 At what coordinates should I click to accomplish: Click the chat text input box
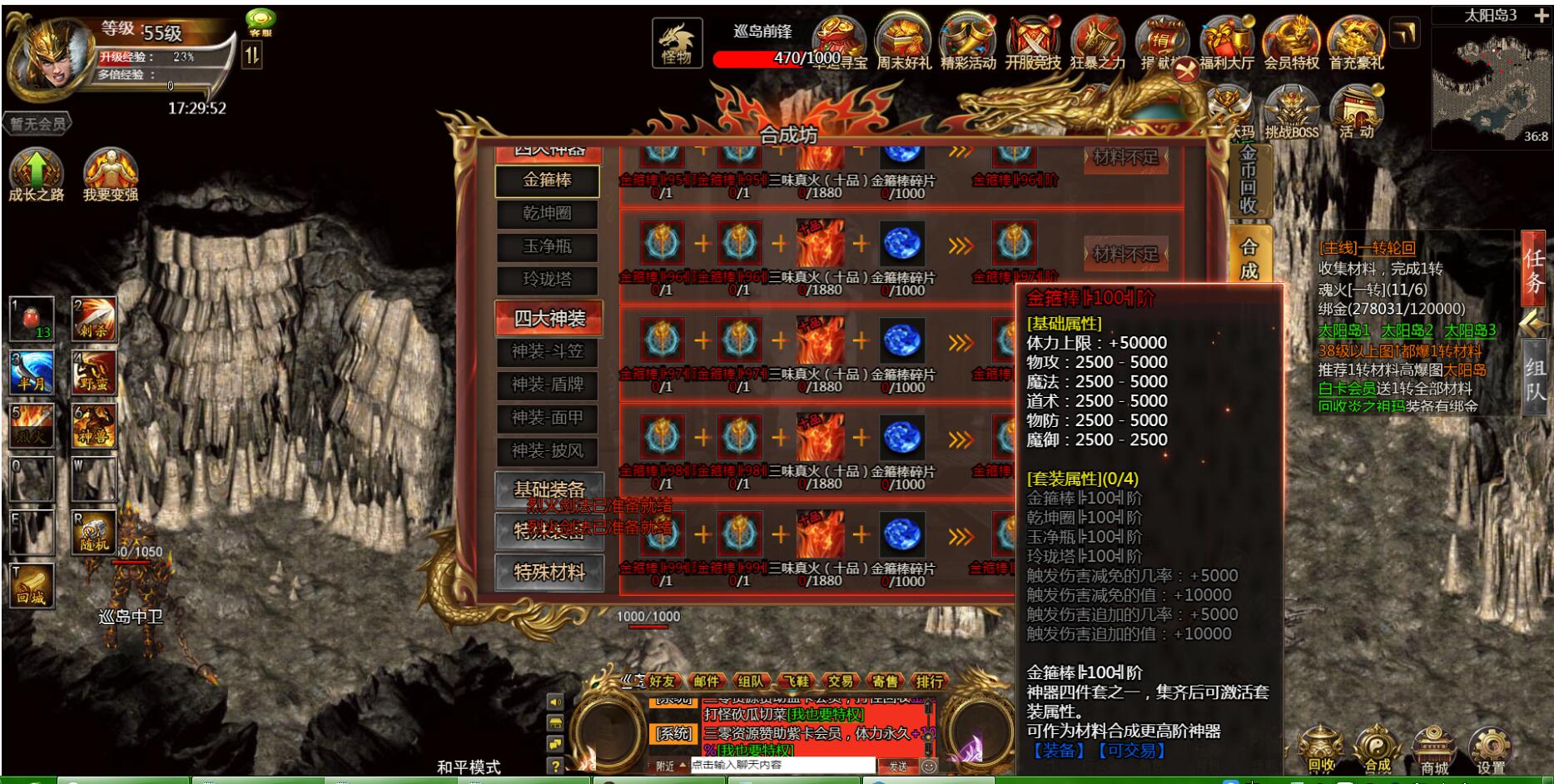coord(782,765)
